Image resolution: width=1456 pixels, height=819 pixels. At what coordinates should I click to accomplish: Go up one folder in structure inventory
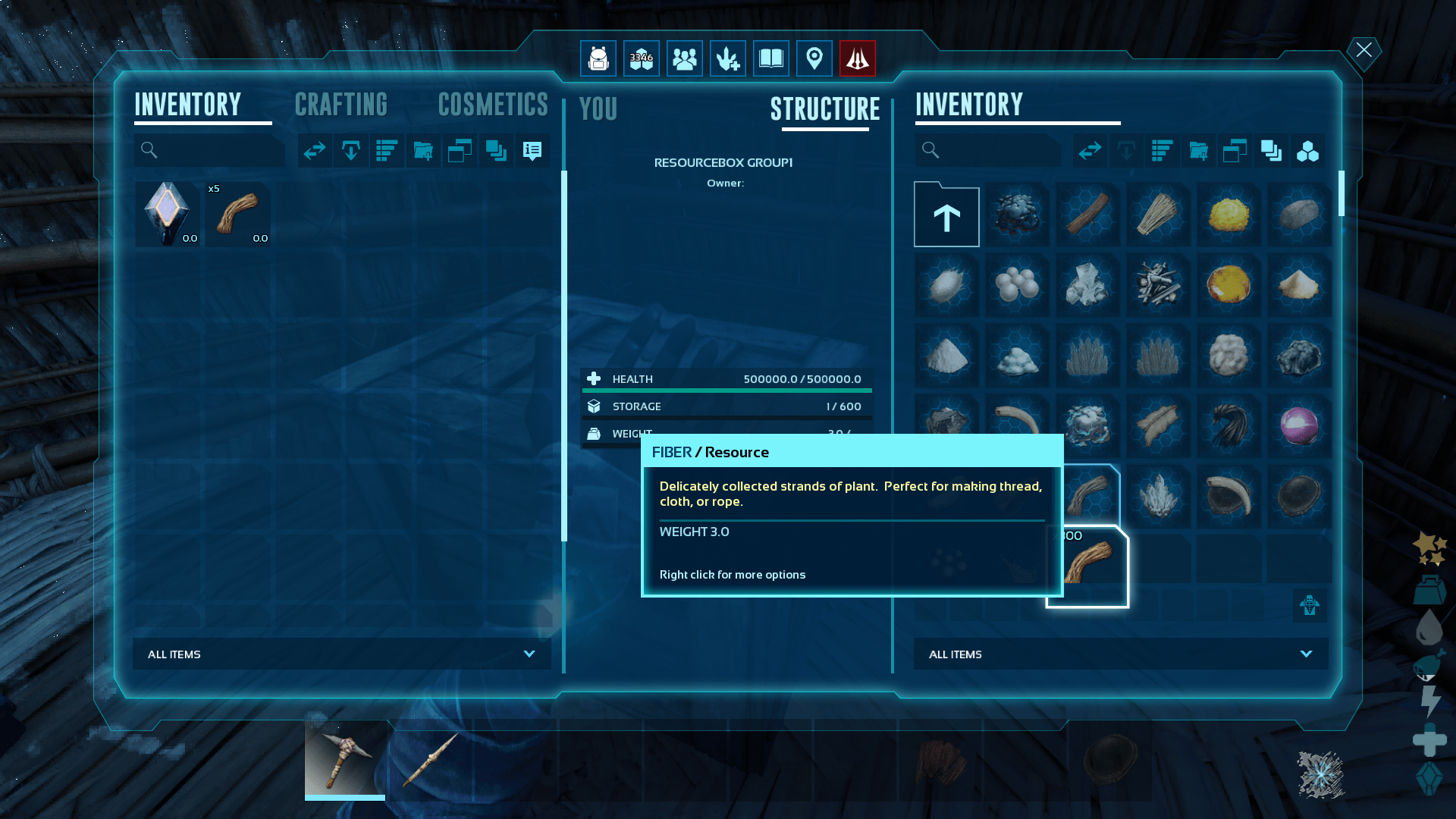(x=946, y=215)
